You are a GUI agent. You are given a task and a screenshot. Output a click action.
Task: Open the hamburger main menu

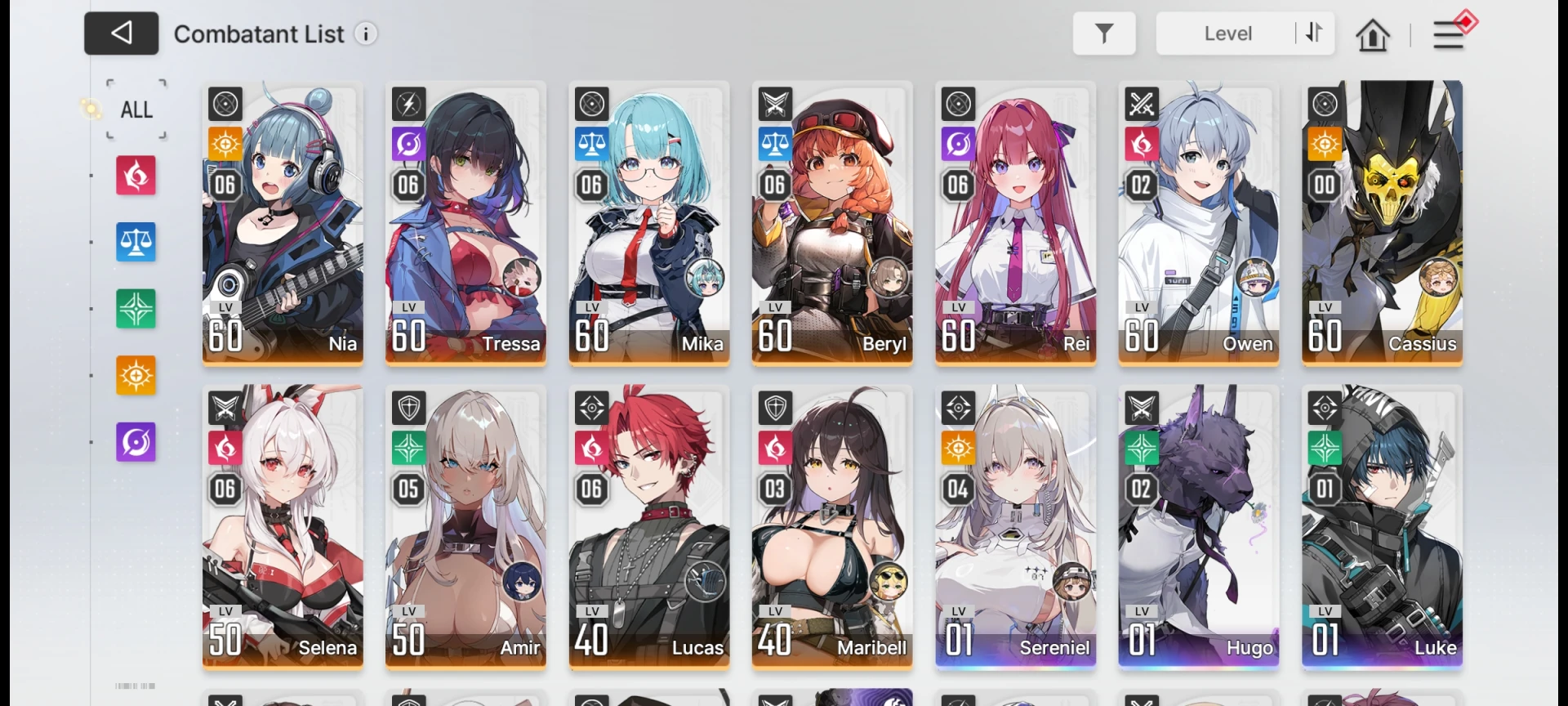1449,34
